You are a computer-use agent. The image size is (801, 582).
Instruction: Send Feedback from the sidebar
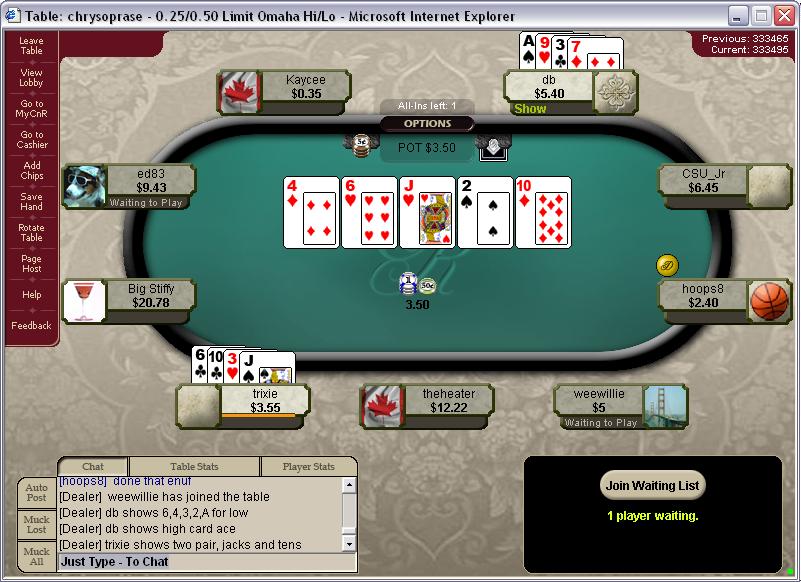click(31, 325)
